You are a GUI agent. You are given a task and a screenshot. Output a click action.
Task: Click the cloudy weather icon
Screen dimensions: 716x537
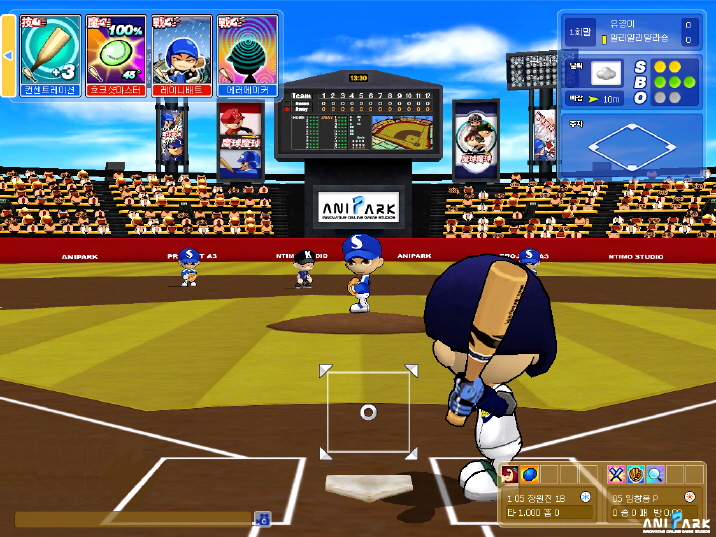(x=607, y=73)
